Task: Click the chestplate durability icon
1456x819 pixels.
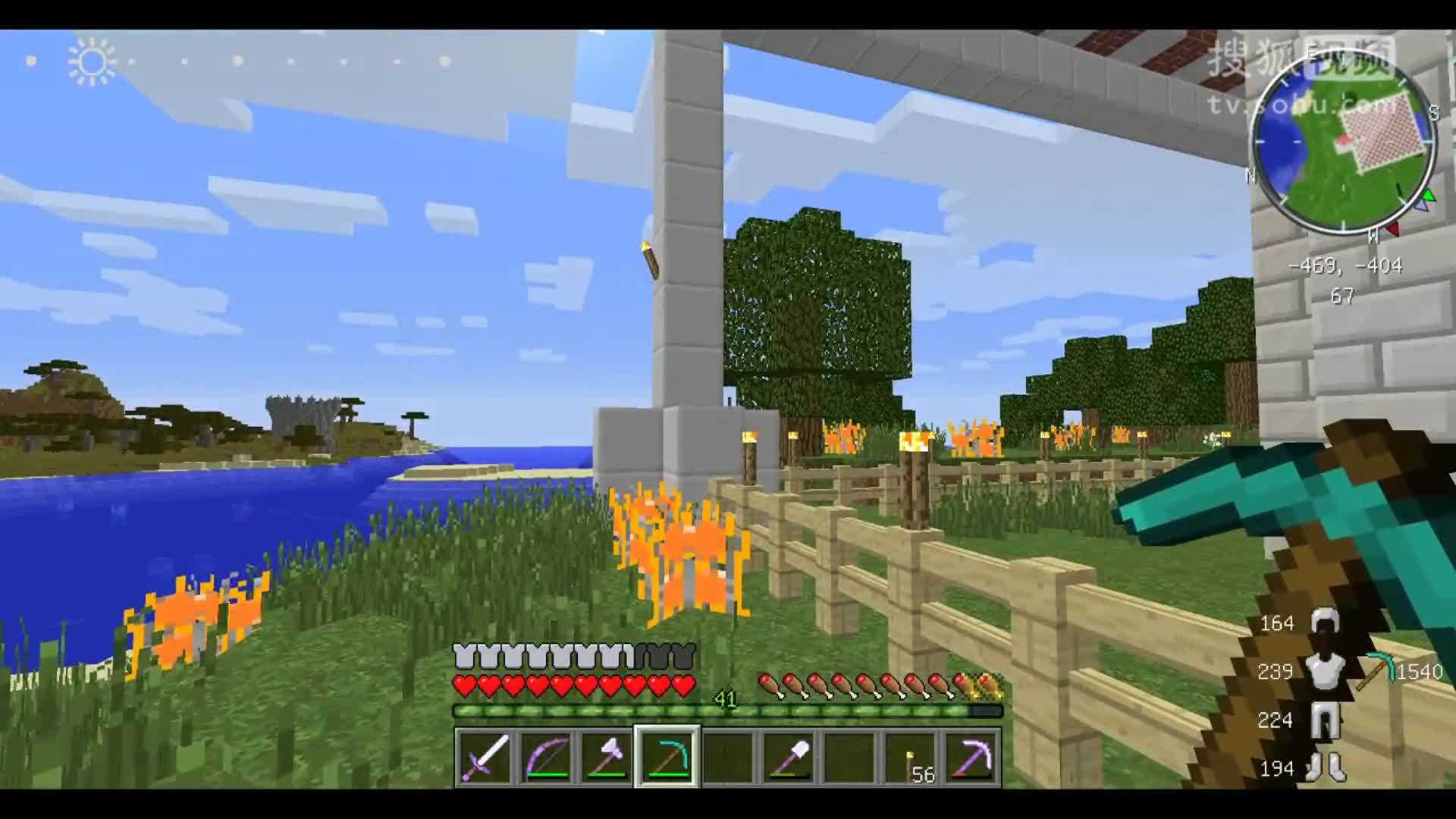Action: [1324, 671]
